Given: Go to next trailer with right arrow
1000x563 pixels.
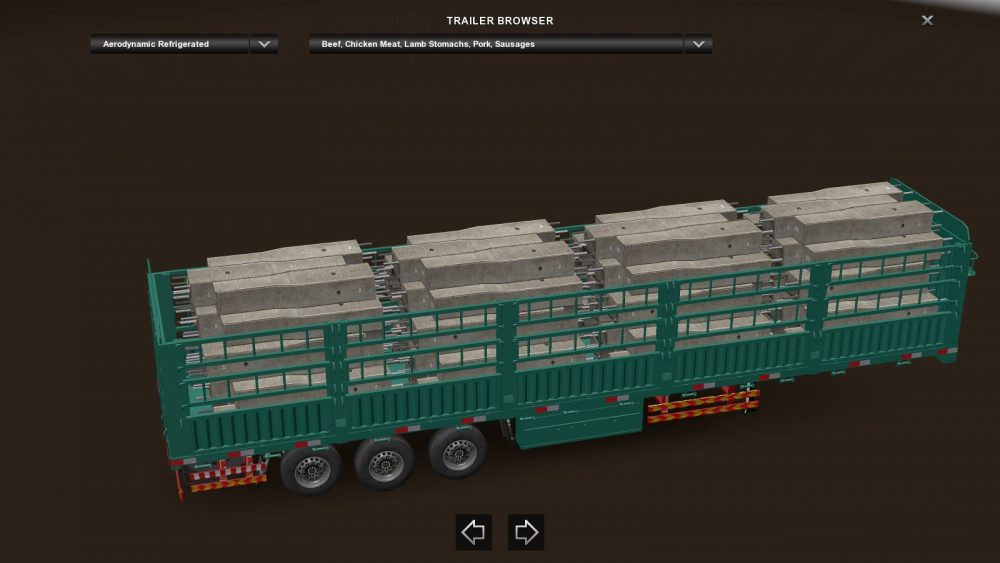Looking at the screenshot, I should pyautogui.click(x=525, y=533).
